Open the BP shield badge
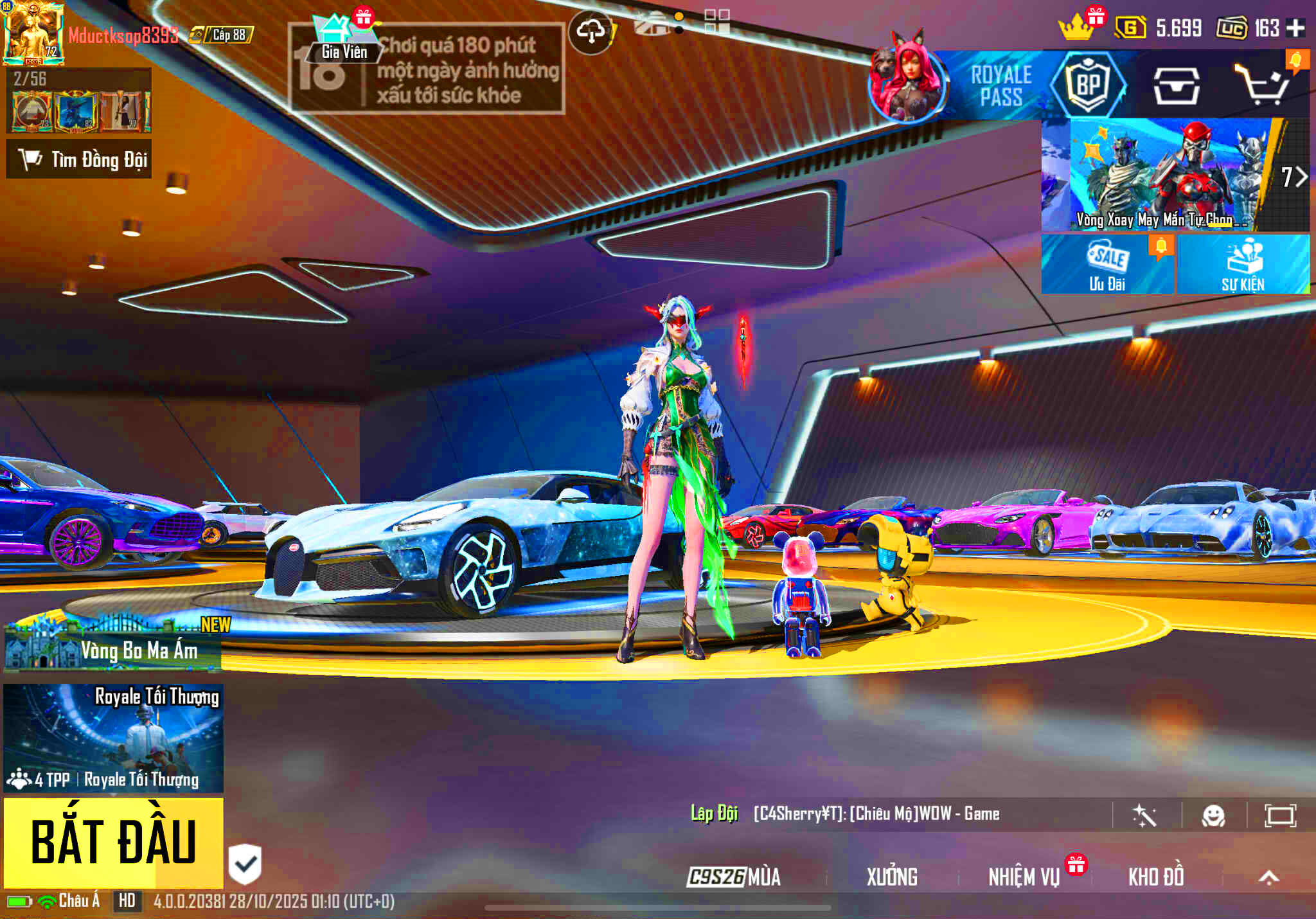Screen dimensions: 1316x919 point(1088,85)
